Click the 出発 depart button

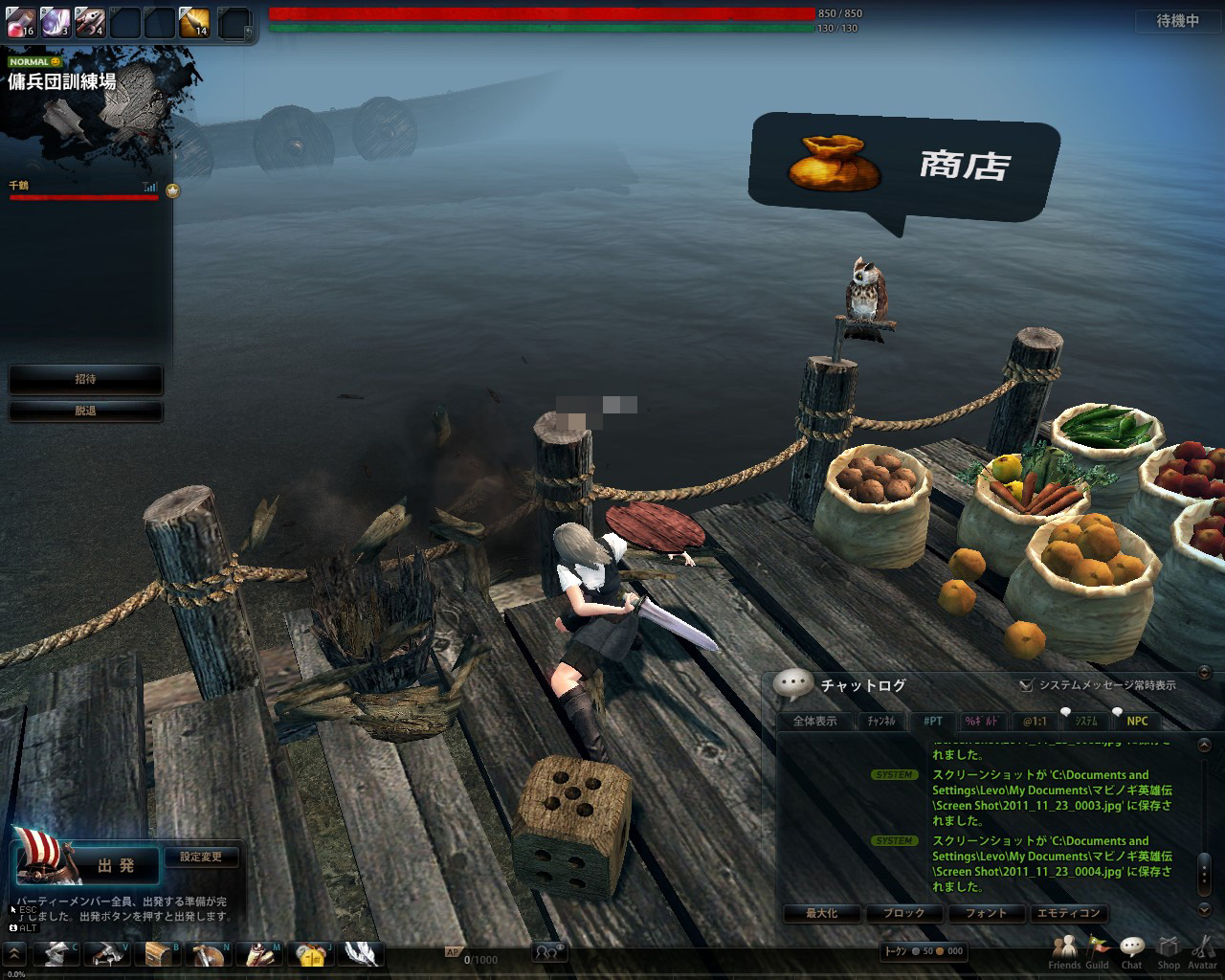click(115, 865)
